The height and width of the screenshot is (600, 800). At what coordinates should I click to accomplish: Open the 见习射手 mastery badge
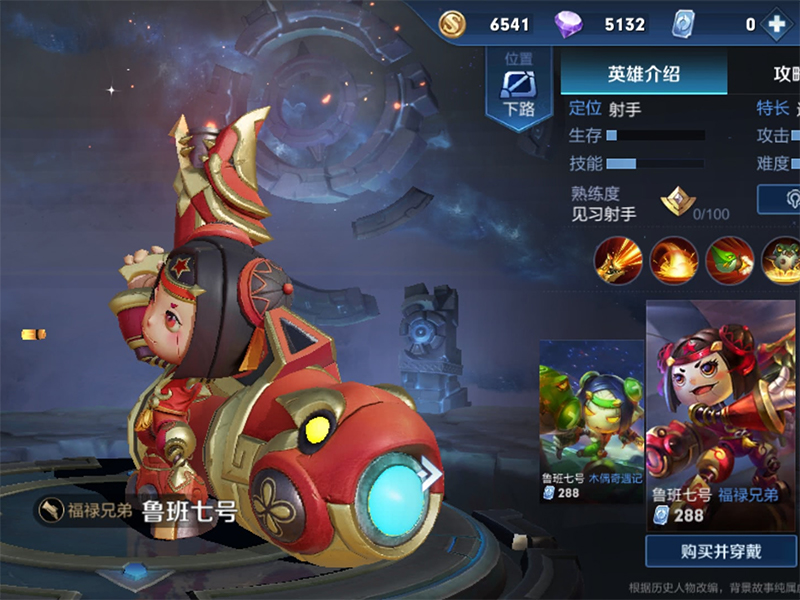(677, 203)
